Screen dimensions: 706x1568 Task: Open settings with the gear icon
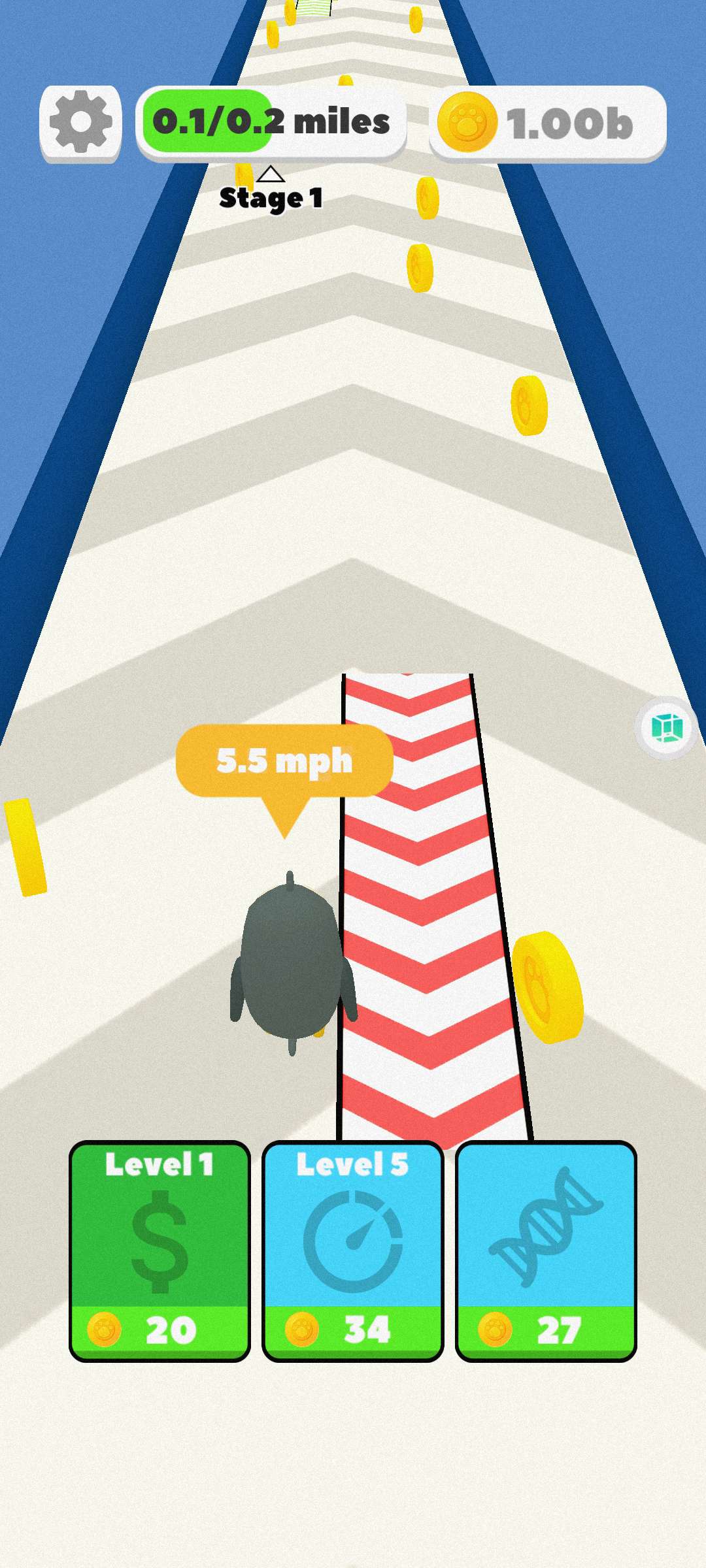80,123
